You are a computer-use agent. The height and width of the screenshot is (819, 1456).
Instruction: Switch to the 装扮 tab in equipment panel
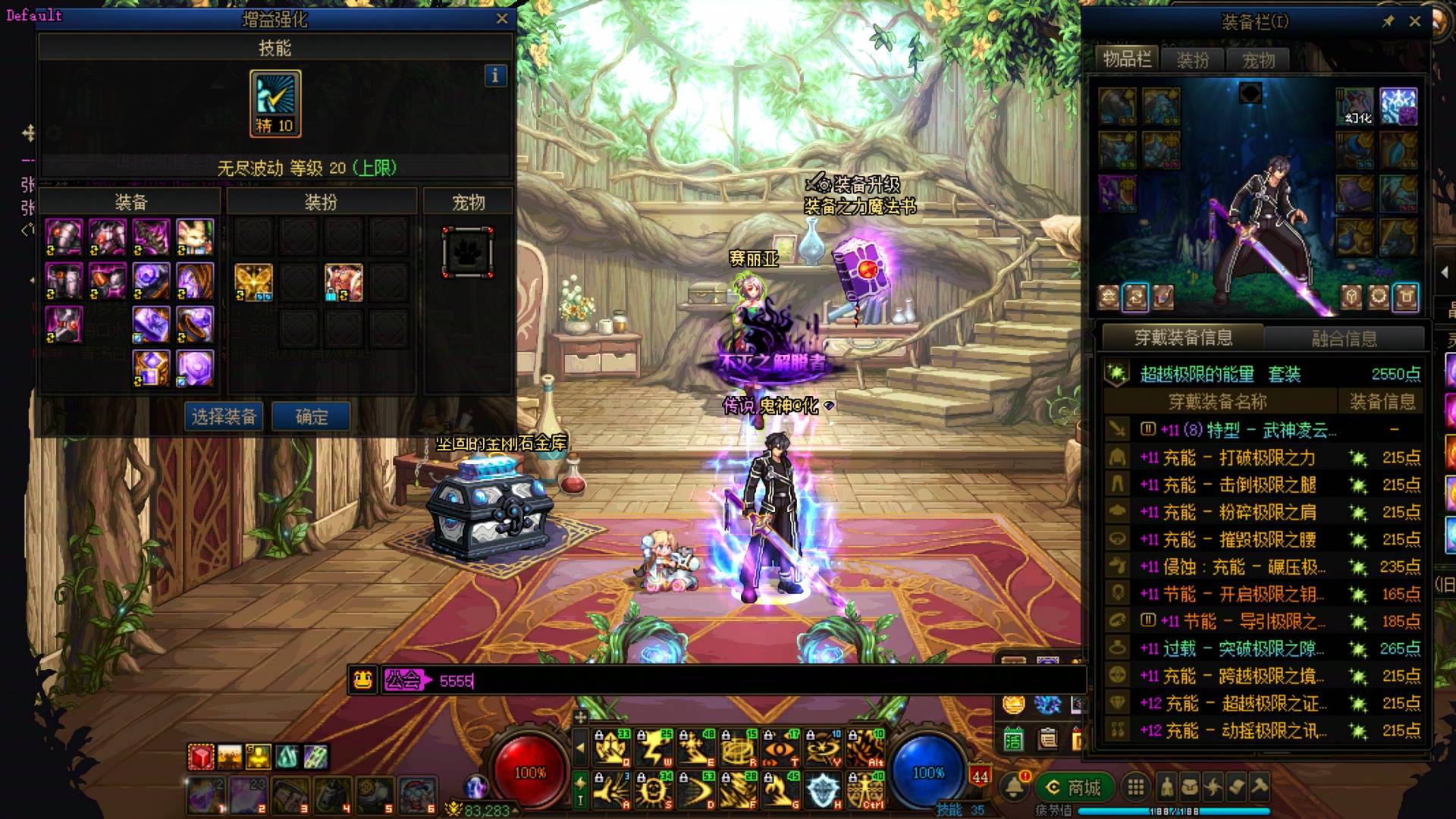pos(1192,60)
